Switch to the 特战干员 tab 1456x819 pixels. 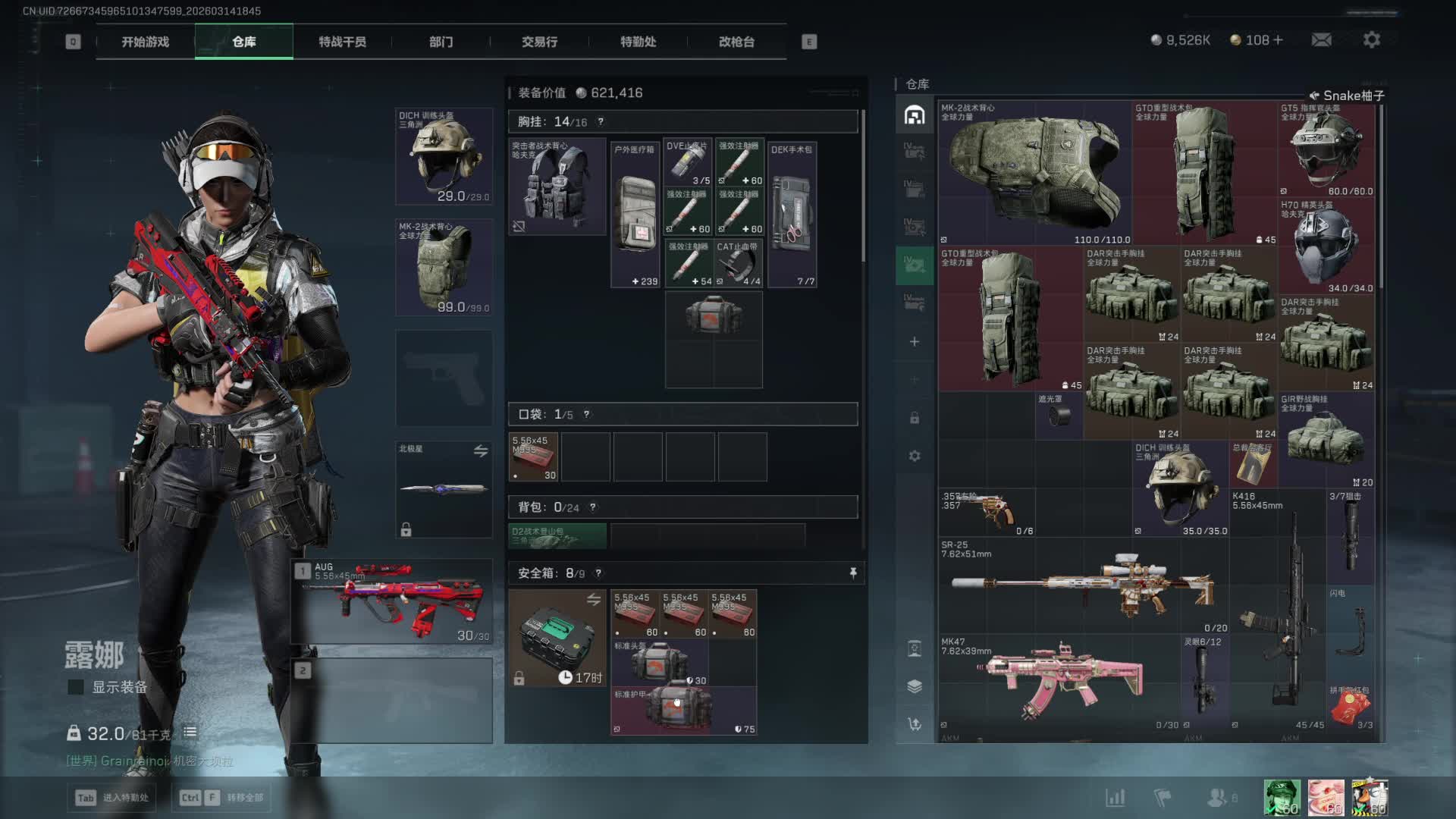(342, 42)
